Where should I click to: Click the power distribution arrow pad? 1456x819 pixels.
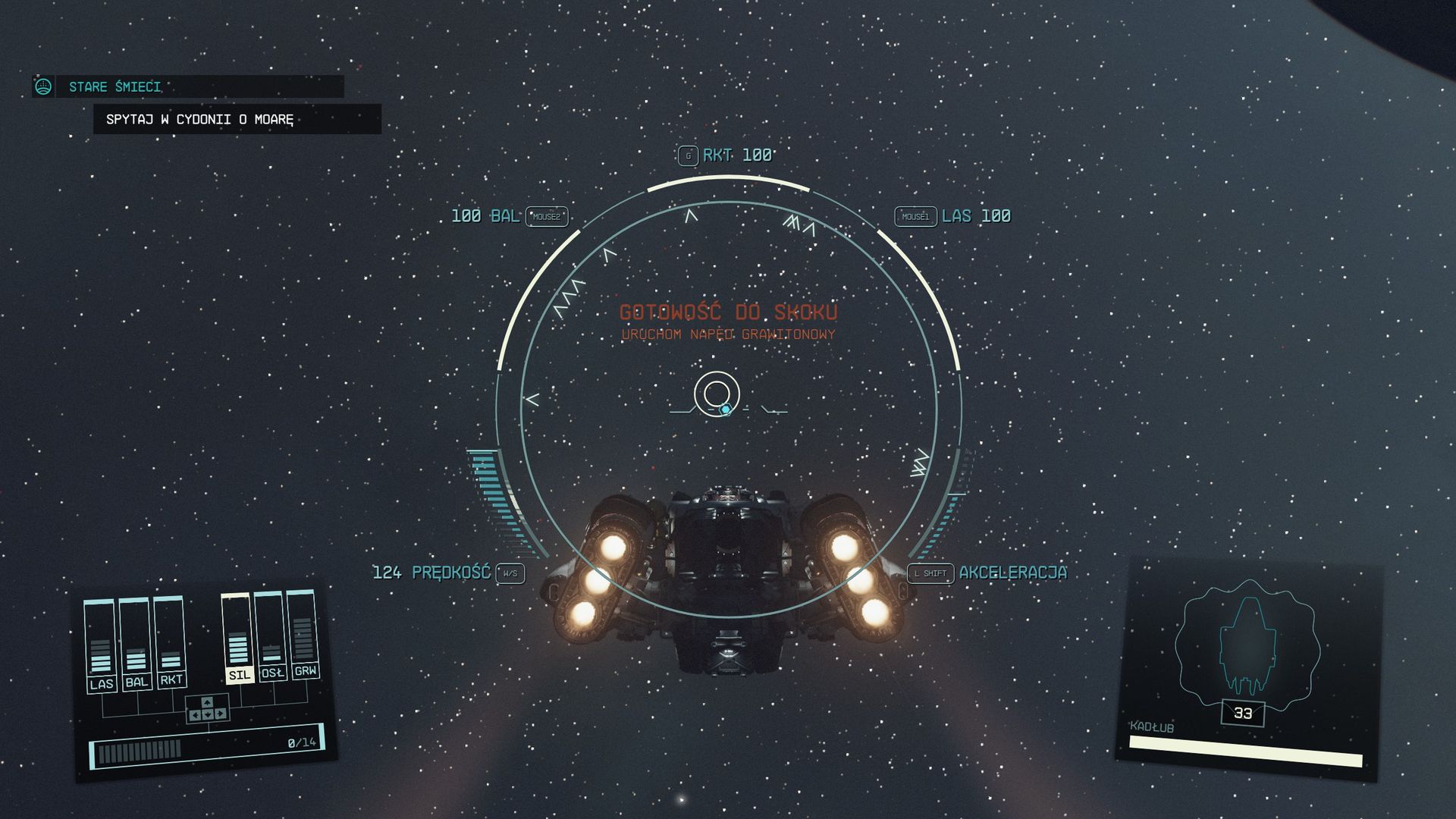[207, 709]
